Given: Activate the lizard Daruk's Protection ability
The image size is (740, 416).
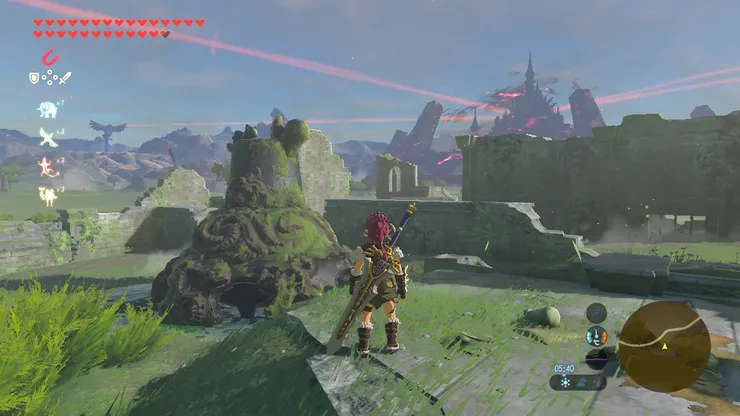Looking at the screenshot, I should (47, 166).
